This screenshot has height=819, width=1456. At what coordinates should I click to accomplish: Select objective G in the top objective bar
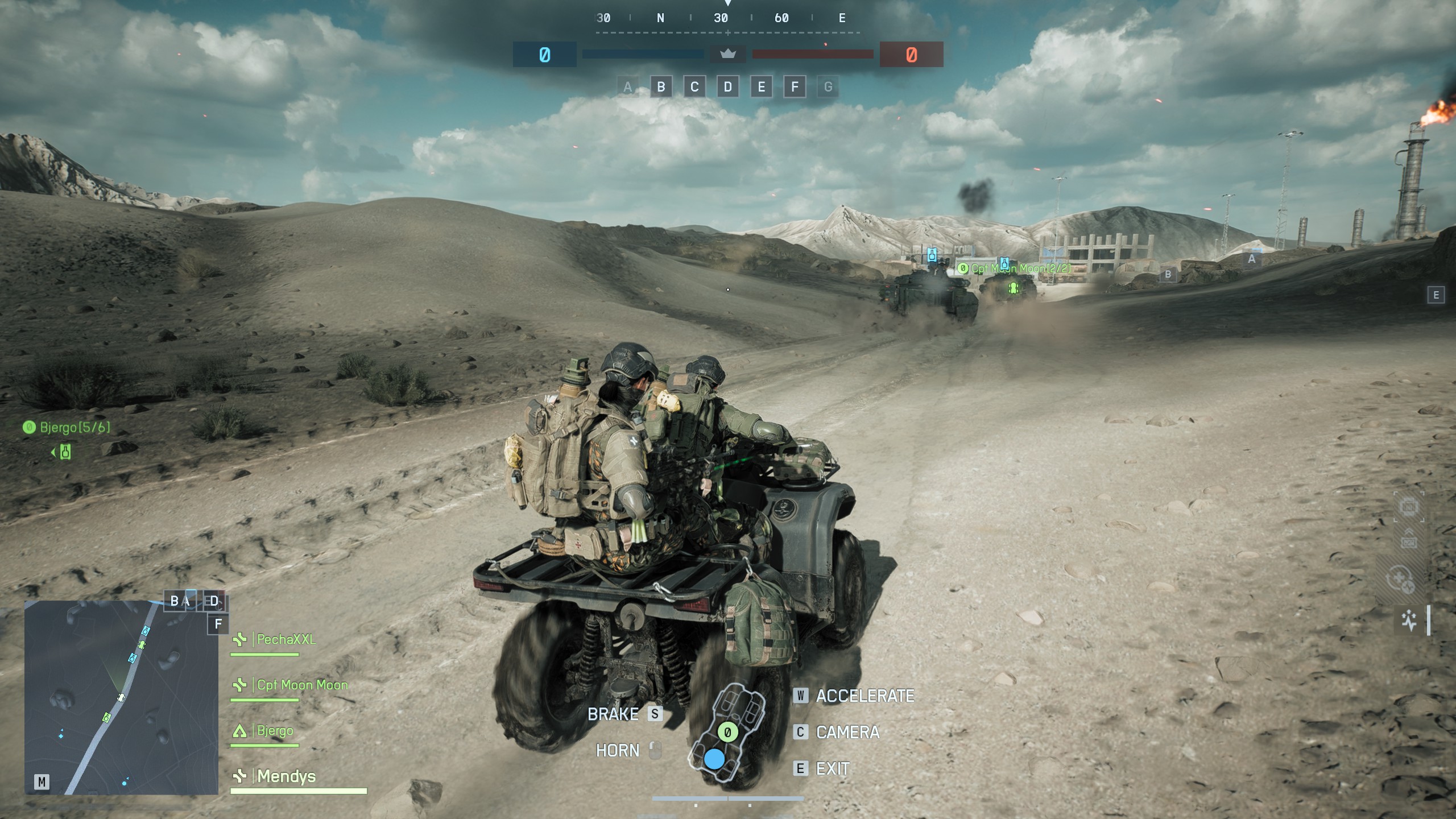pos(828,87)
